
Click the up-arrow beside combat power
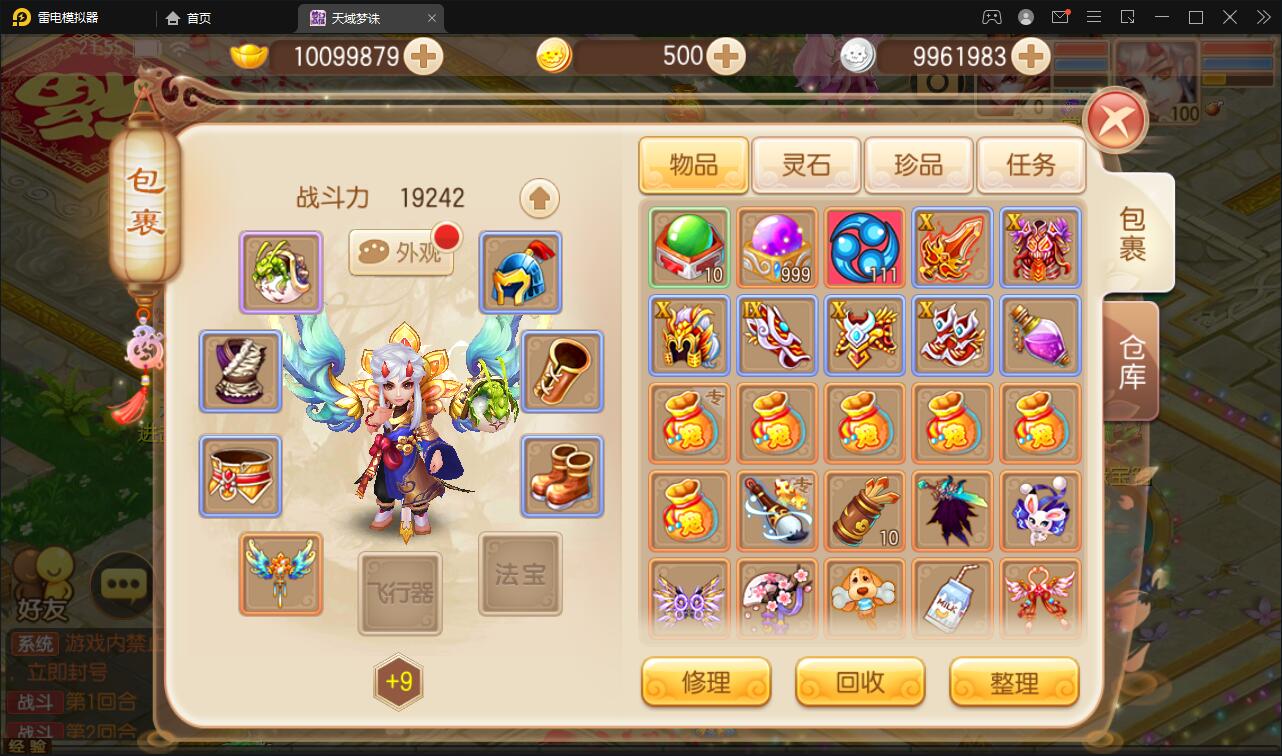coord(539,199)
